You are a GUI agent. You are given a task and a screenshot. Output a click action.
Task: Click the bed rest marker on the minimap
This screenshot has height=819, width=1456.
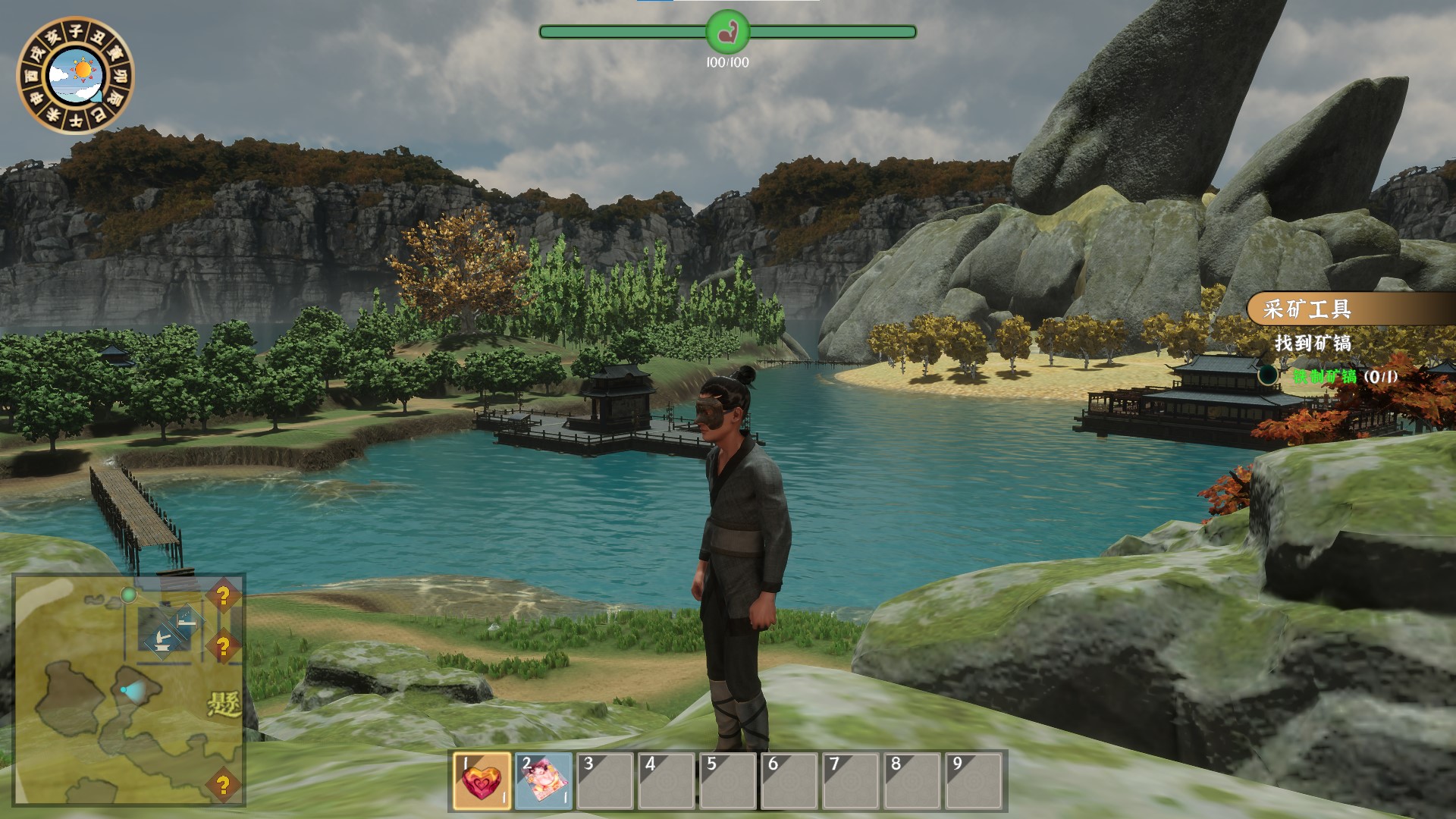coord(187,622)
